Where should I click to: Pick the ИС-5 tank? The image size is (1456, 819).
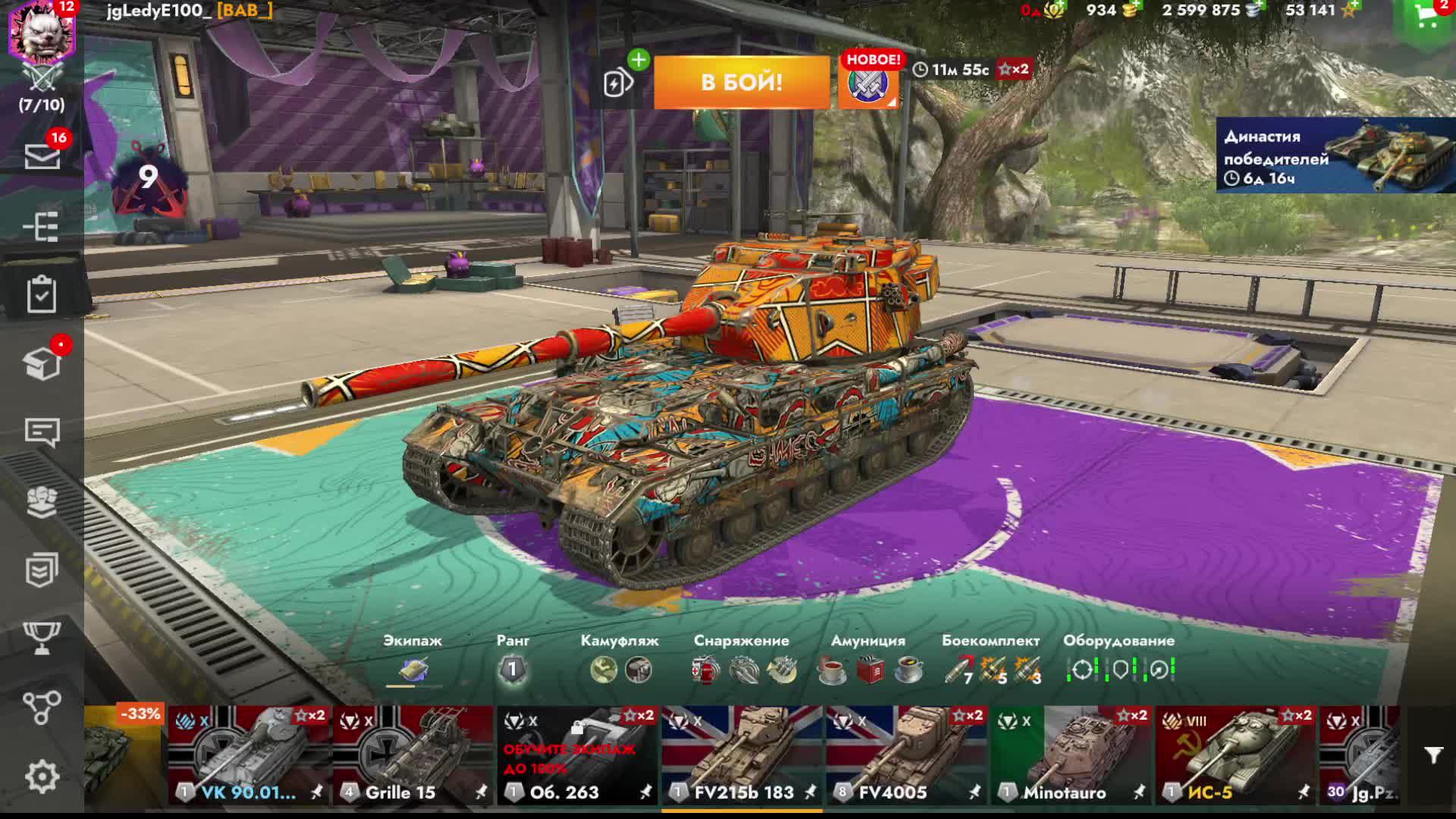point(1235,755)
